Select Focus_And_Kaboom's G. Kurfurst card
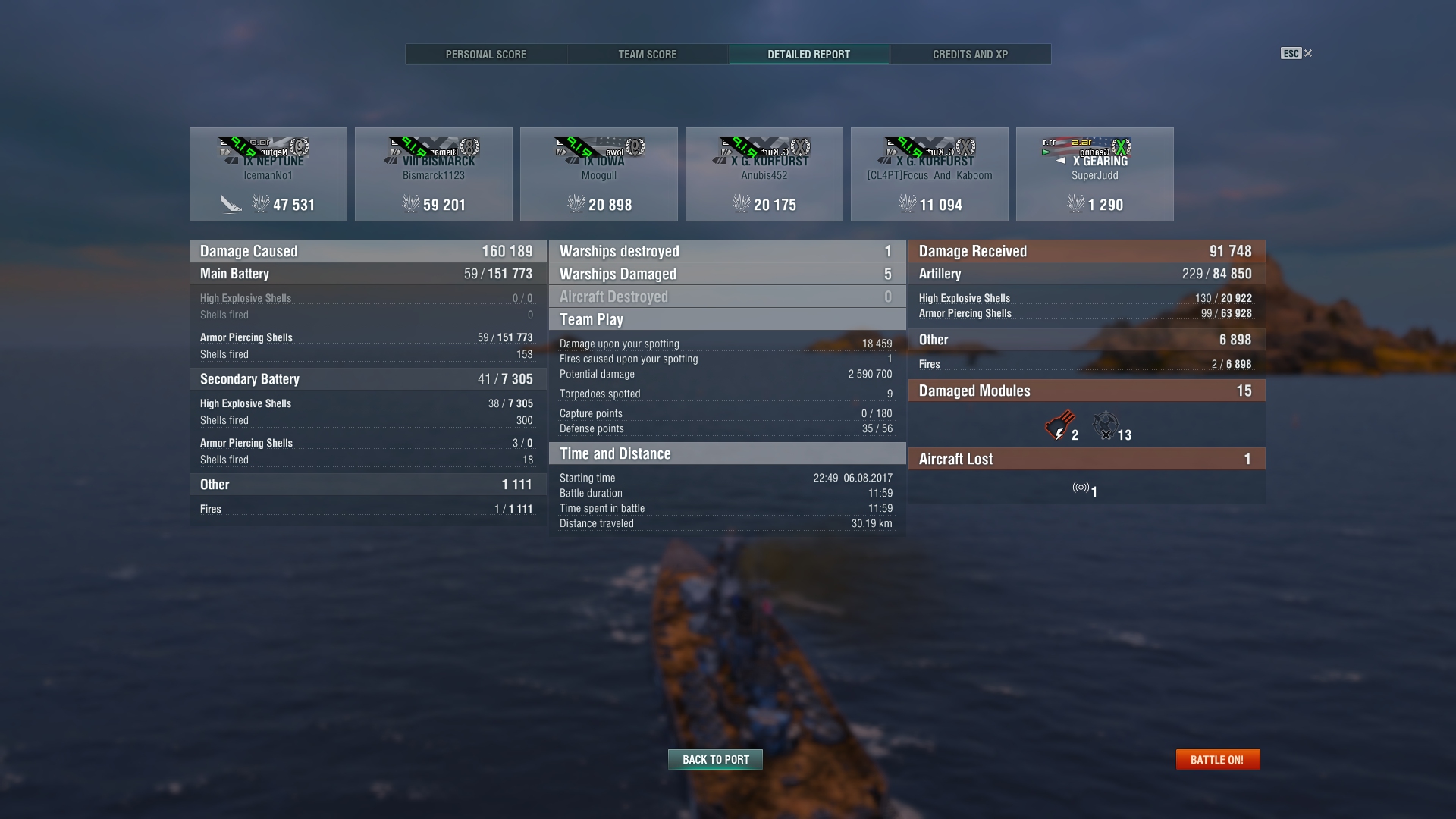The width and height of the screenshot is (1456, 819). coord(930,174)
